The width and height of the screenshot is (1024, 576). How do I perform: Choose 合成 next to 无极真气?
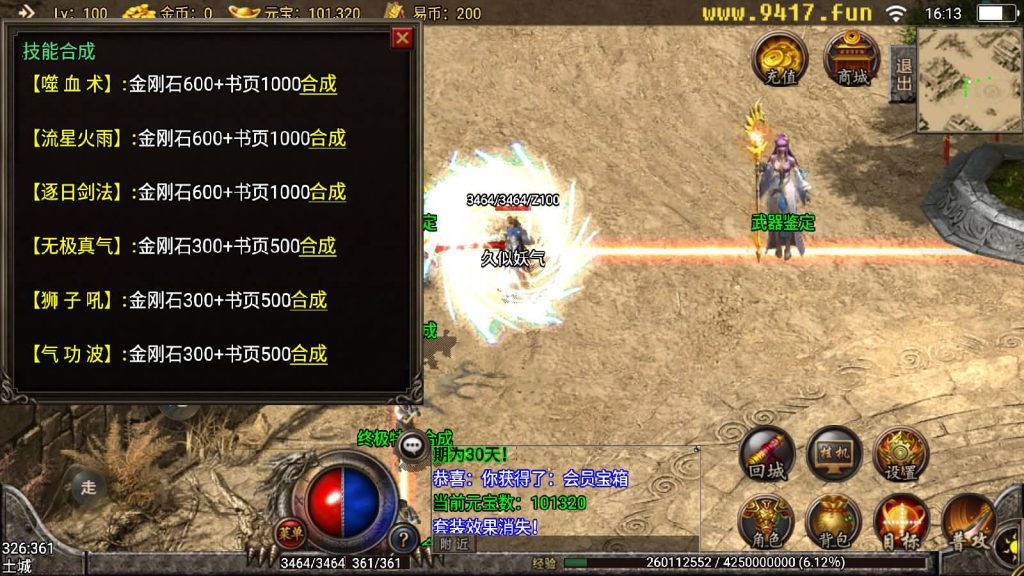point(318,246)
